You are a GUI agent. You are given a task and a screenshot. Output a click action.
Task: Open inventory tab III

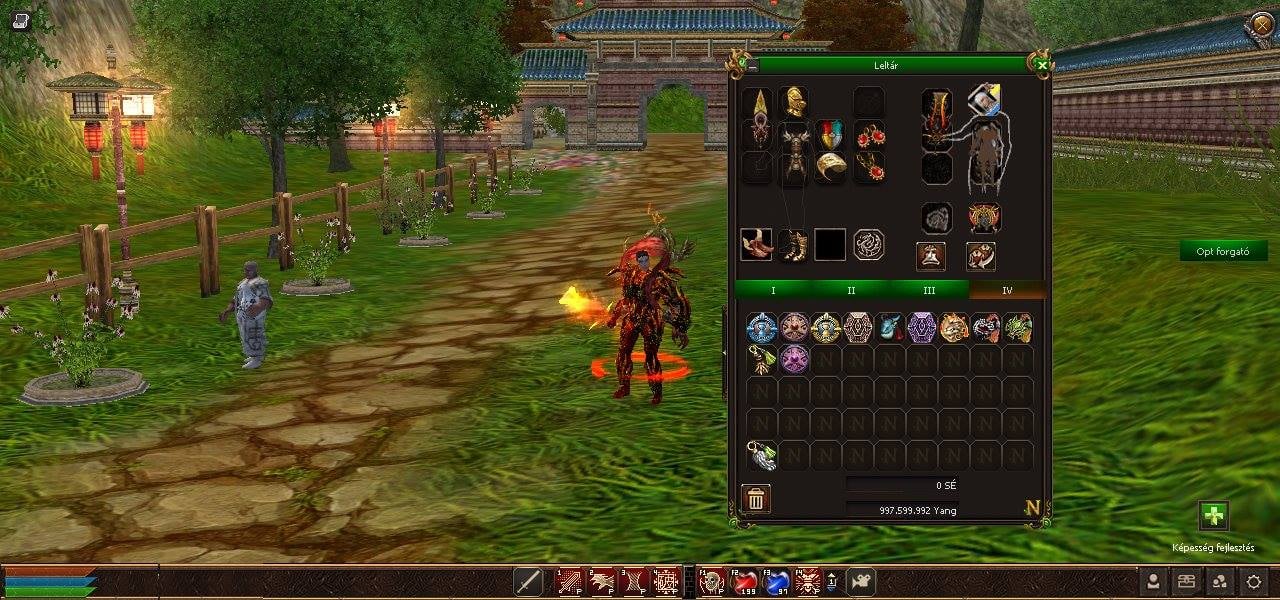tap(929, 290)
